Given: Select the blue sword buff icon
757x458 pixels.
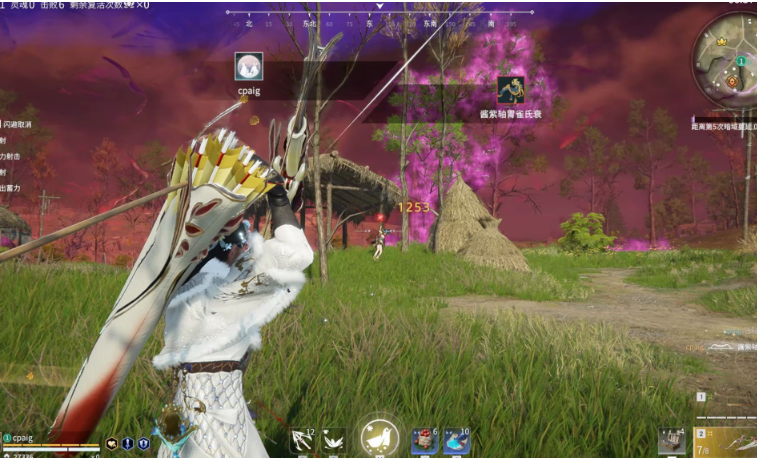Looking at the screenshot, I should 128,443.
